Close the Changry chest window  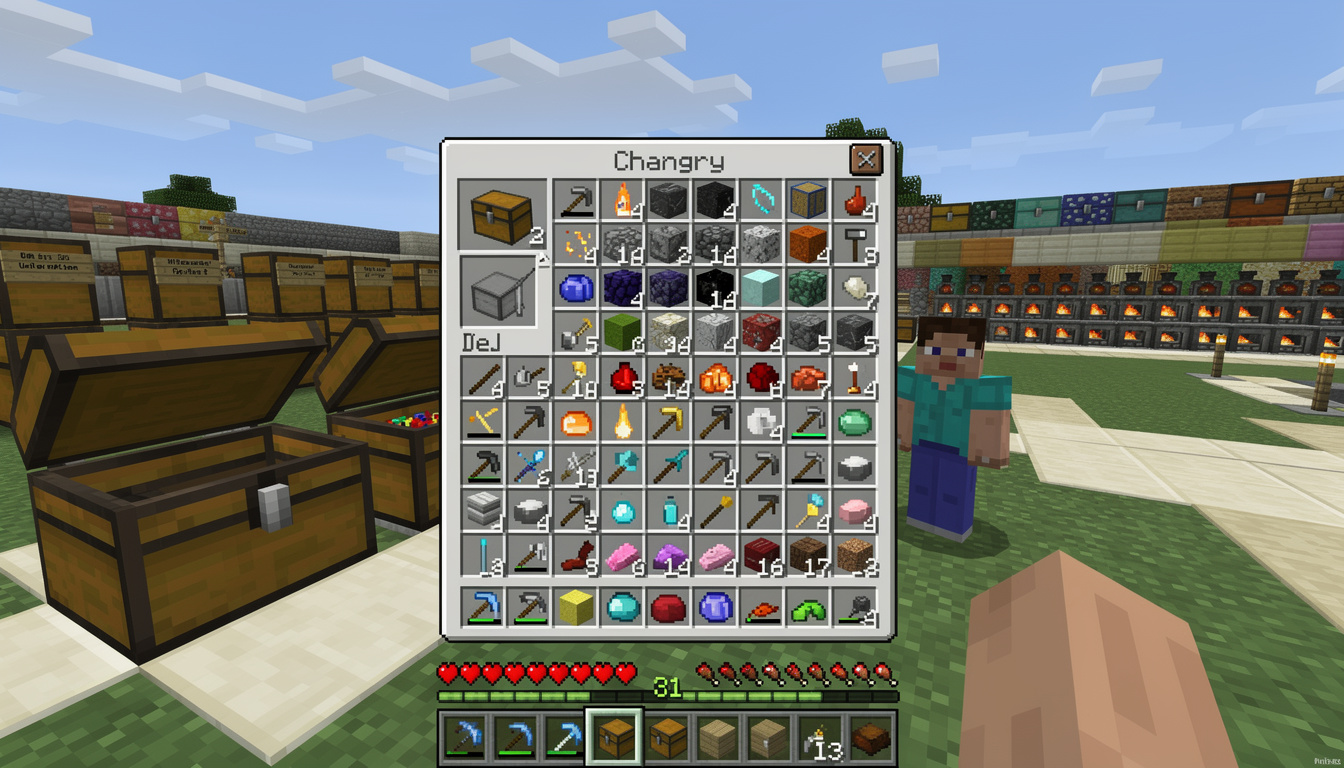[x=866, y=159]
